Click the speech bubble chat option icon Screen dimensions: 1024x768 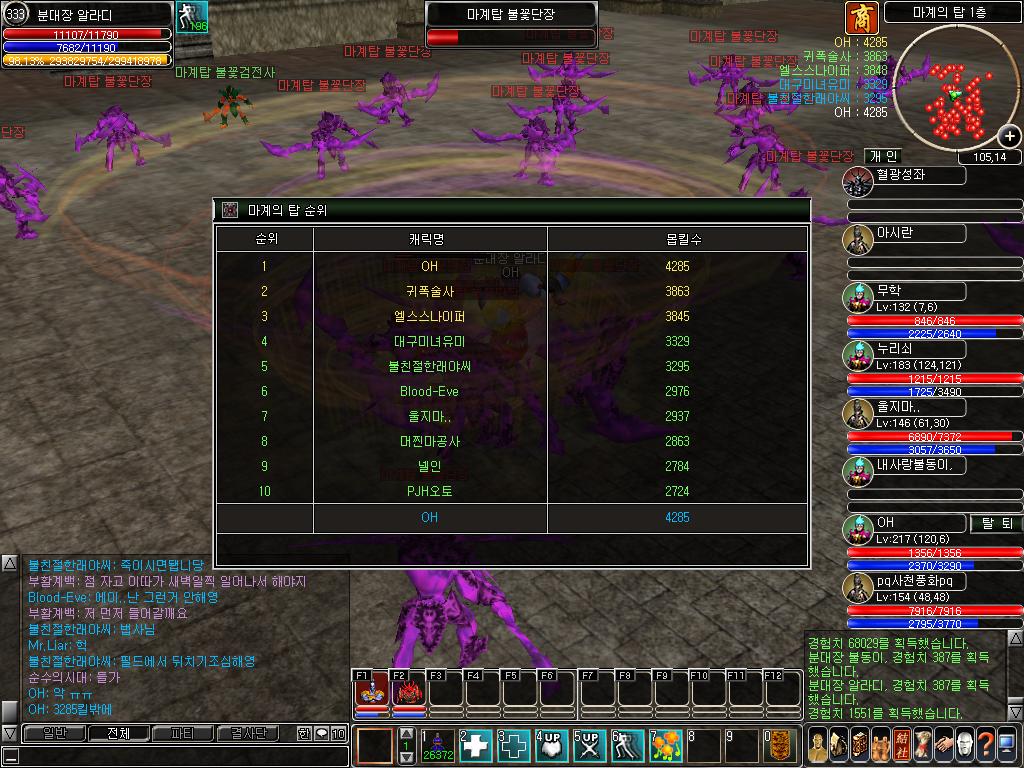[x=322, y=733]
